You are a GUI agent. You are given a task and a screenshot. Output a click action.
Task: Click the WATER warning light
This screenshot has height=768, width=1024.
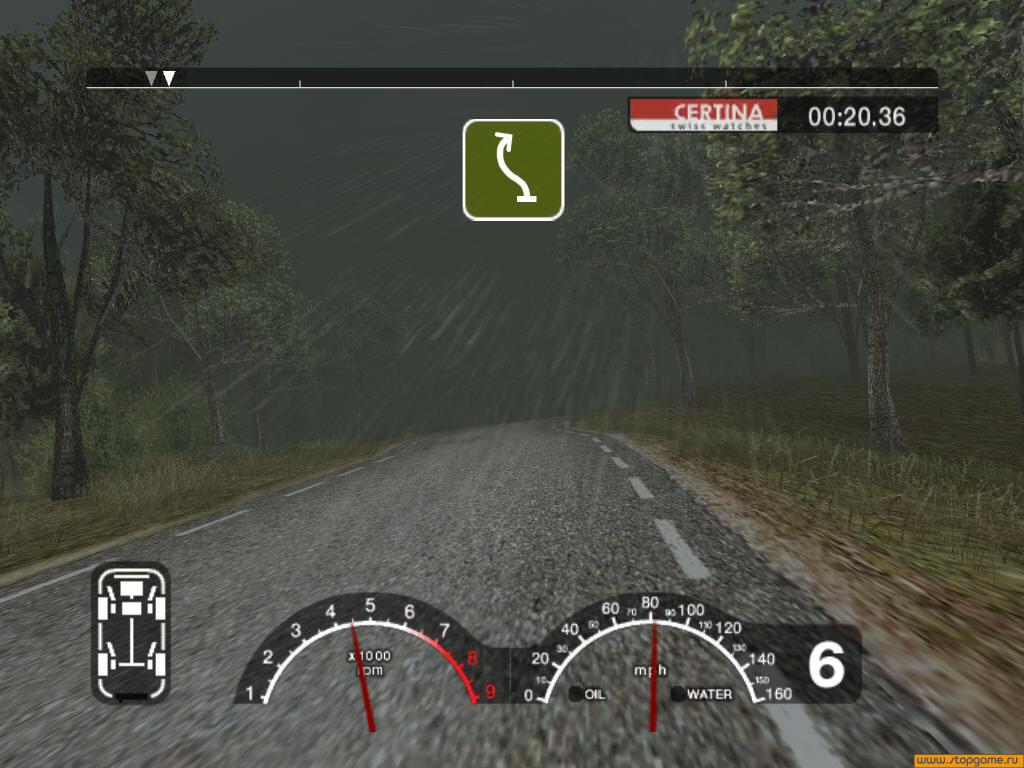678,693
